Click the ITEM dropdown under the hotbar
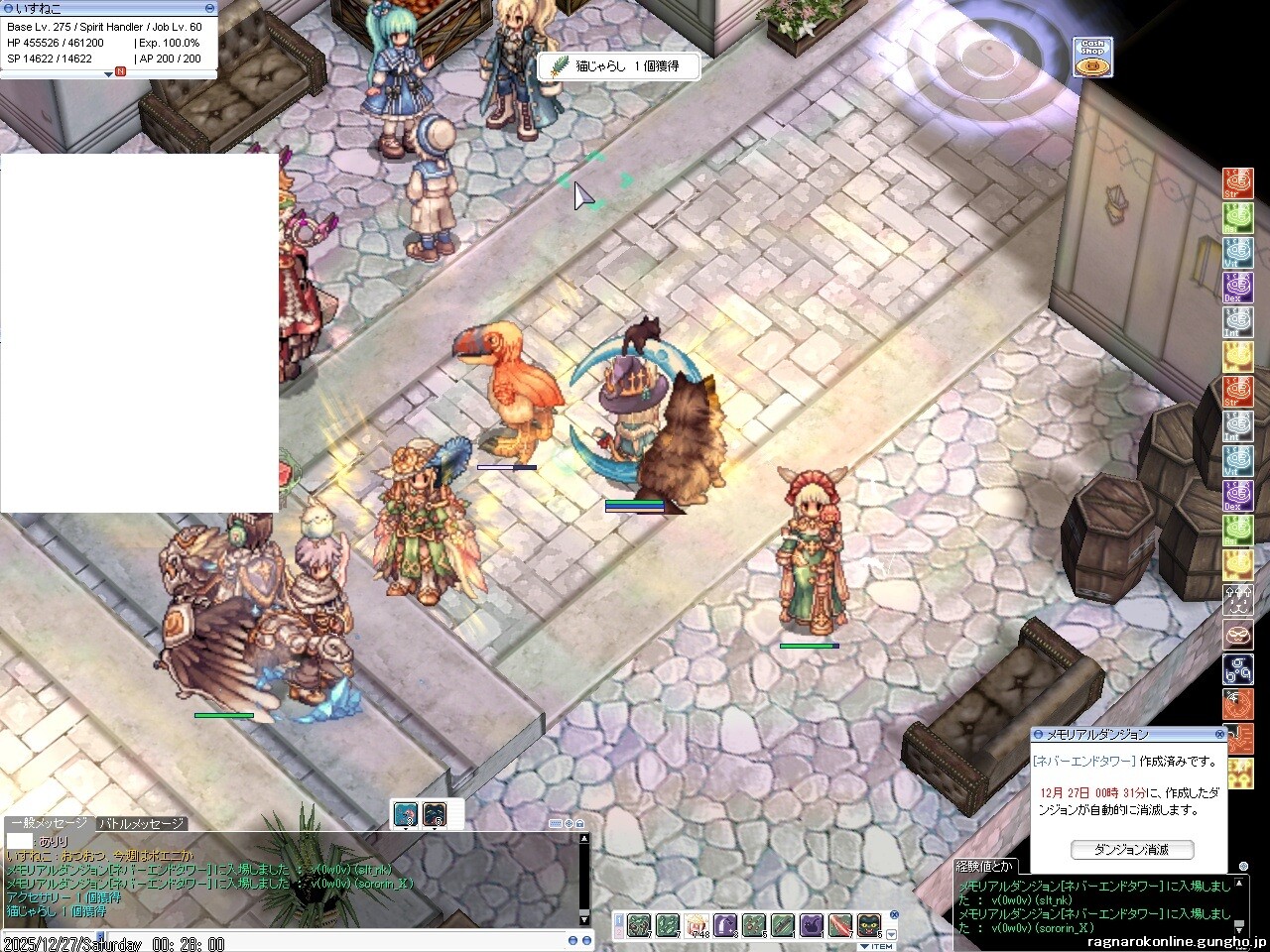Screen dimensions: 1270x952 (x=876, y=946)
